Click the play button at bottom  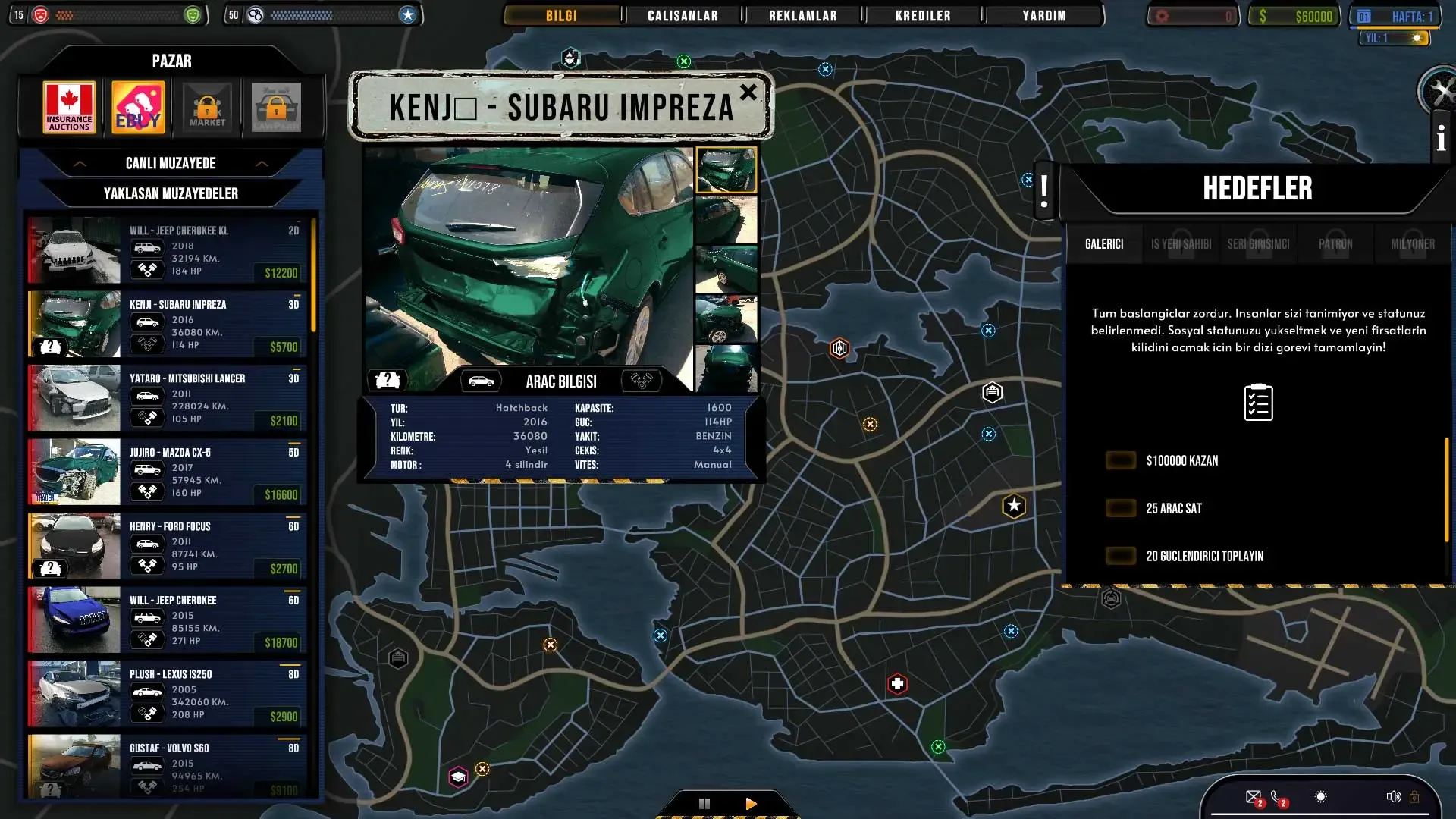[751, 804]
